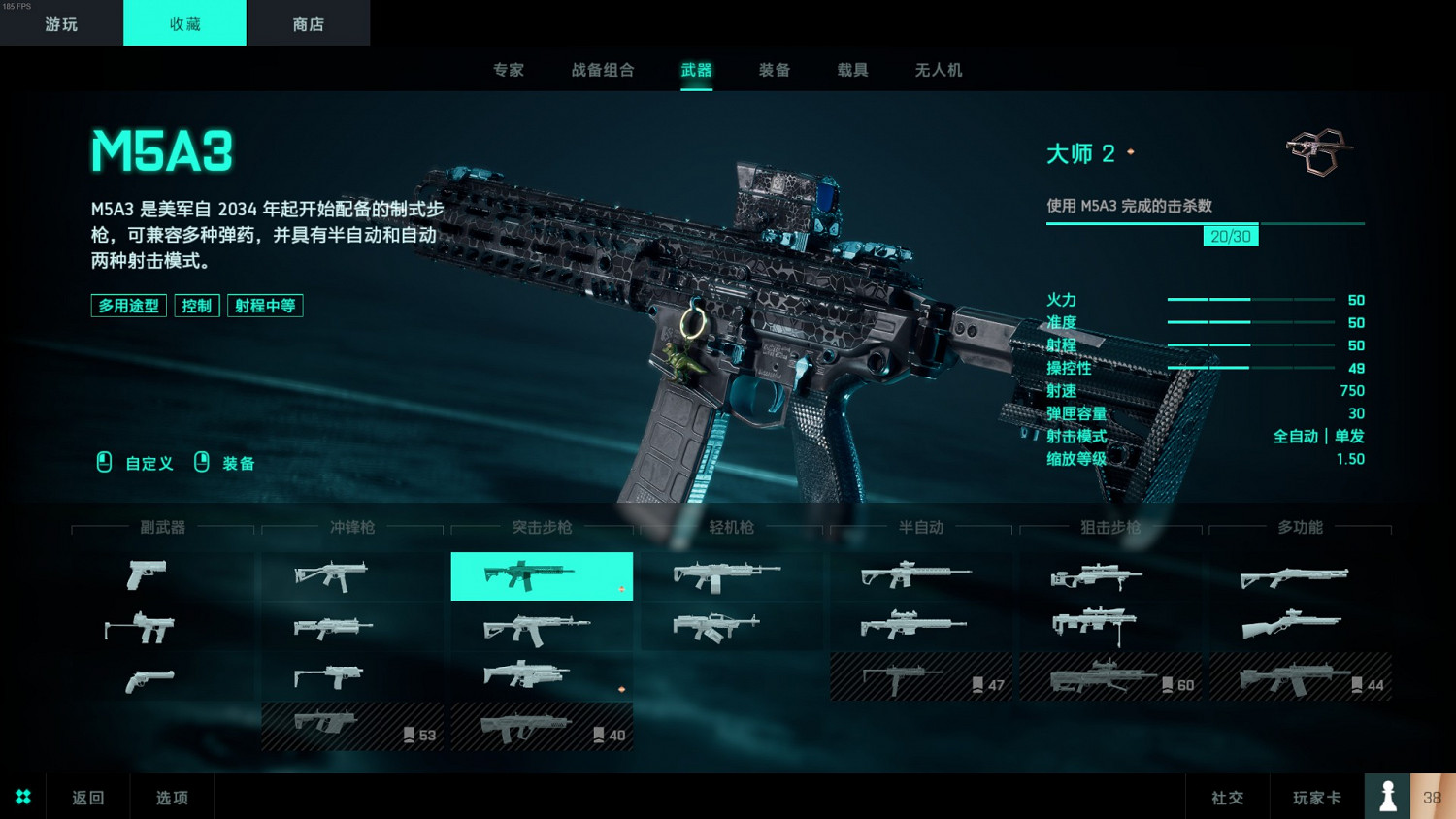Expand the 轻机枪 weapon category header
Image resolution: width=1456 pixels, height=819 pixels.
(x=730, y=528)
